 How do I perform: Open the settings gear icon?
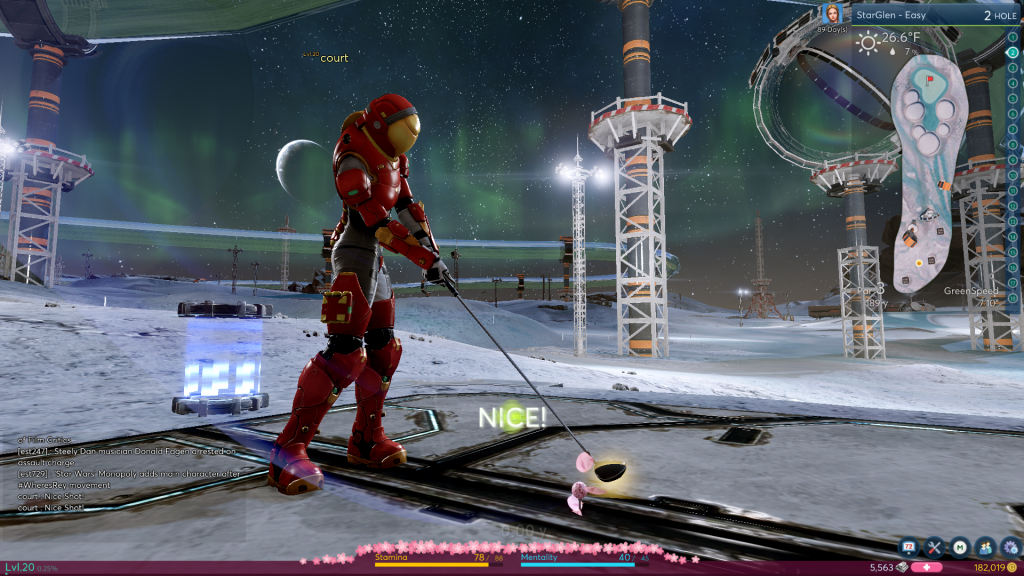coord(1009,547)
